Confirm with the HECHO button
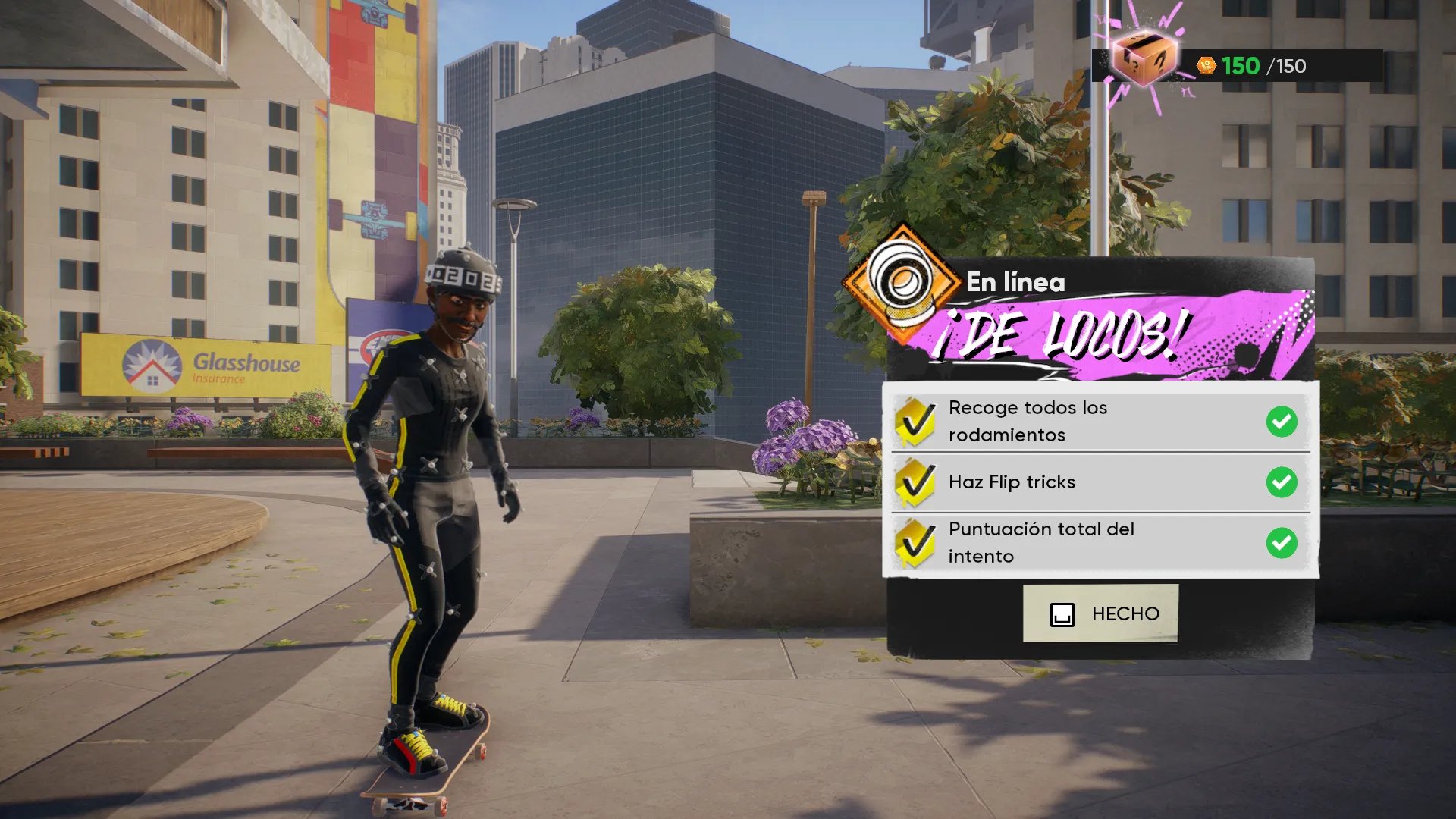This screenshot has width=1456, height=819. click(1100, 613)
